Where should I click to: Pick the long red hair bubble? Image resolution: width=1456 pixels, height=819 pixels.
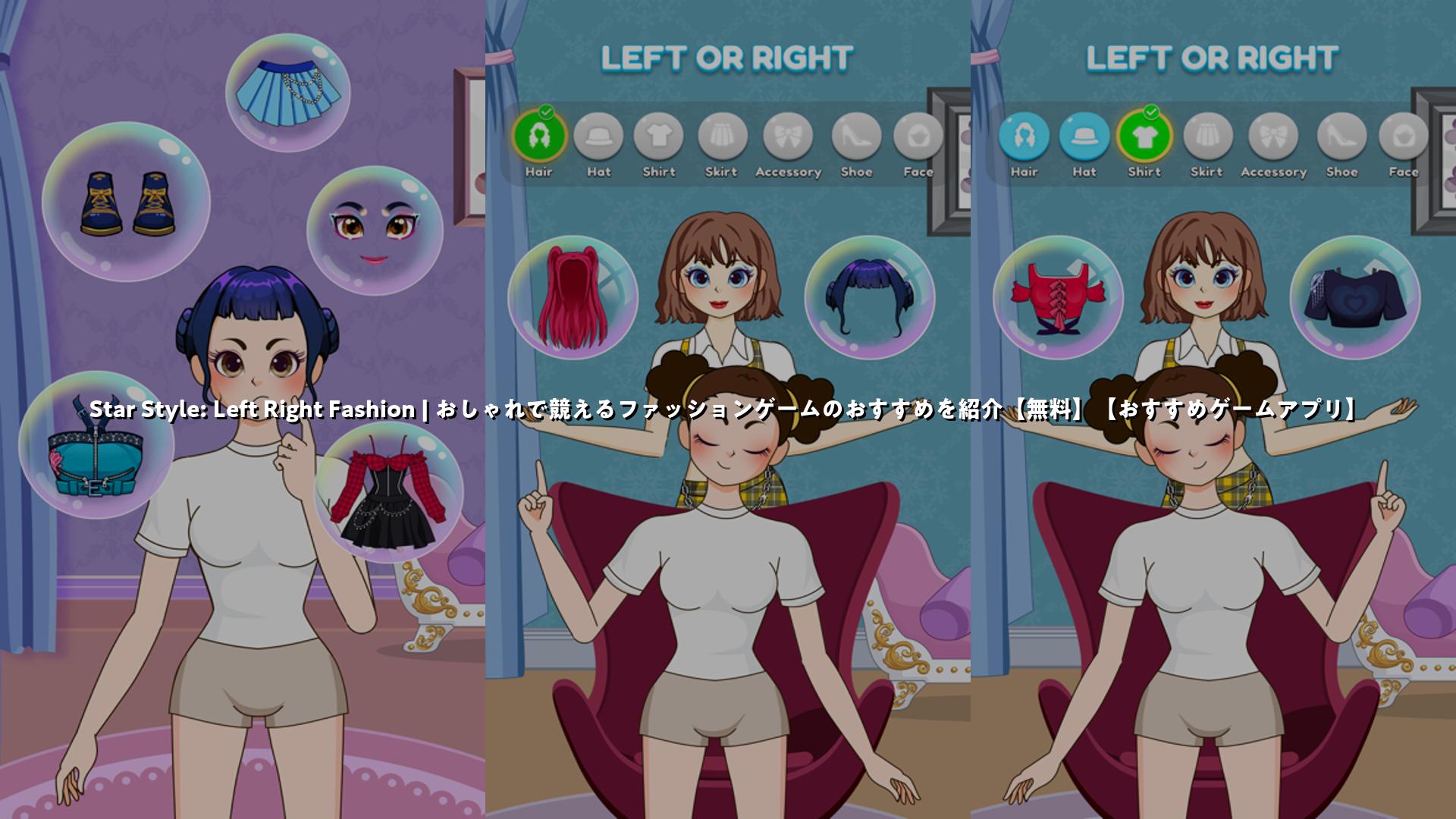[573, 297]
